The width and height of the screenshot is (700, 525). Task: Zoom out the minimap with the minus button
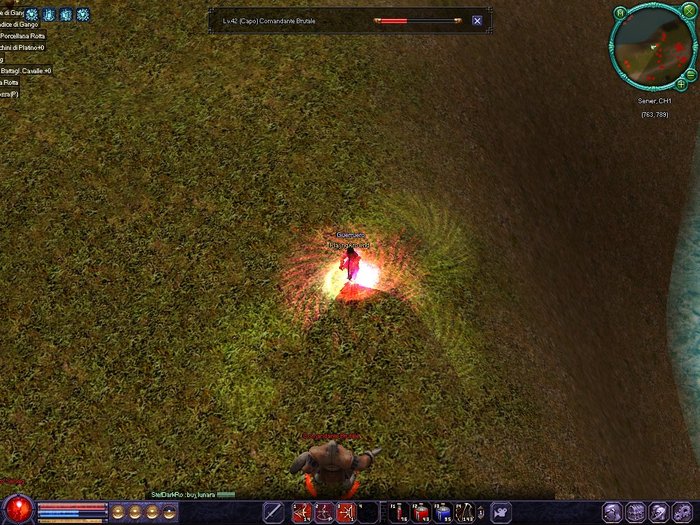(x=691, y=74)
